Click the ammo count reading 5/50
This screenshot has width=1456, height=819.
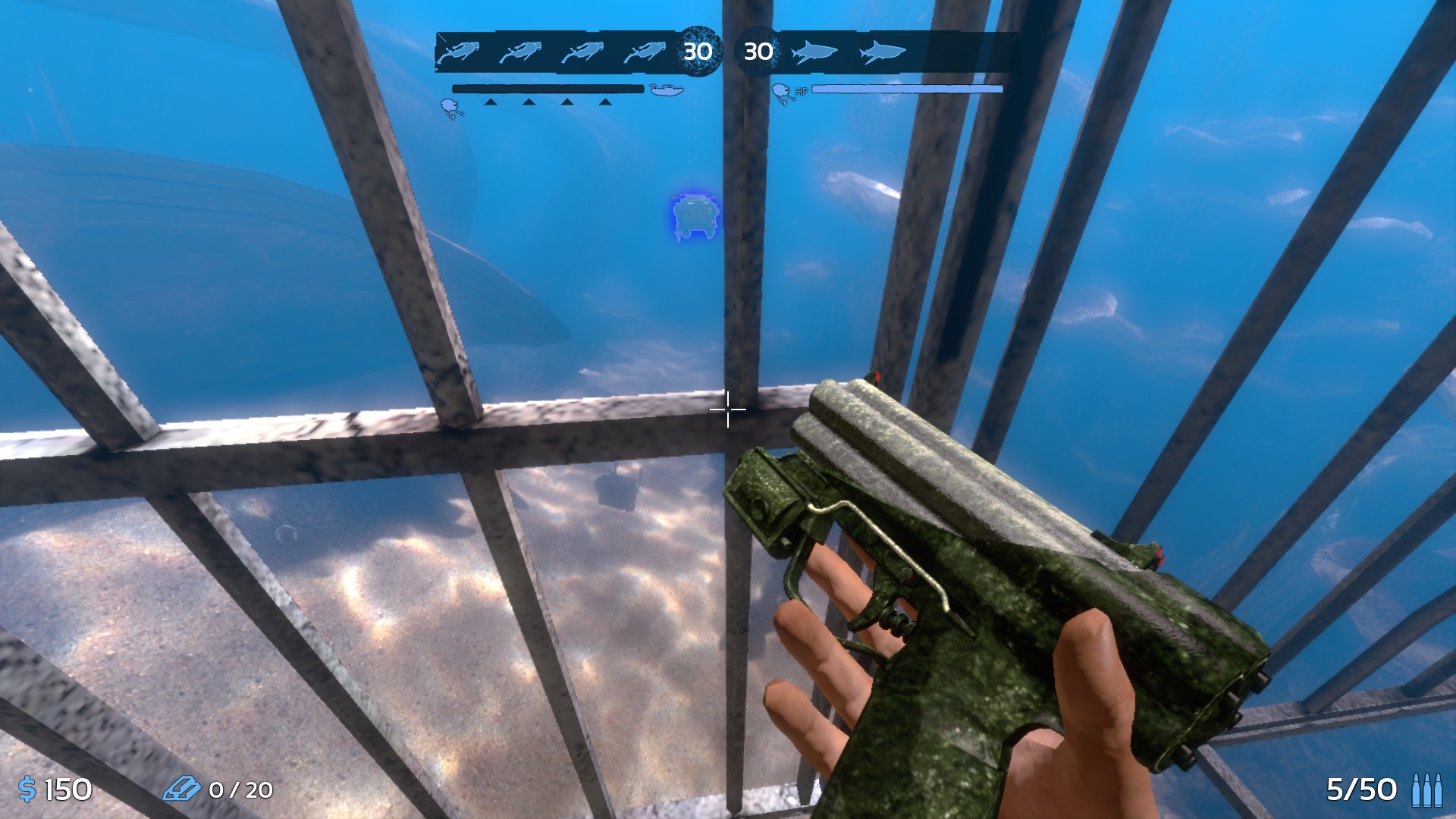coord(1361,790)
